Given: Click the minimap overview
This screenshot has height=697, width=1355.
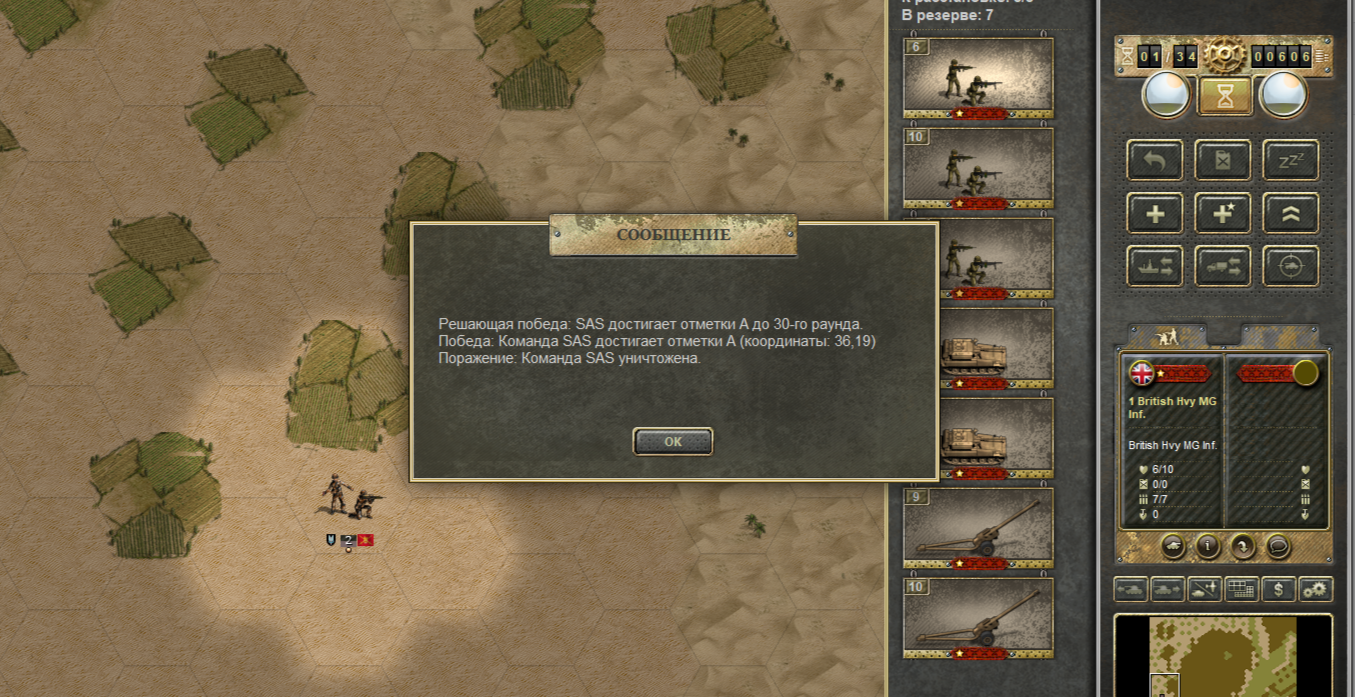Looking at the screenshot, I should [x=1222, y=657].
